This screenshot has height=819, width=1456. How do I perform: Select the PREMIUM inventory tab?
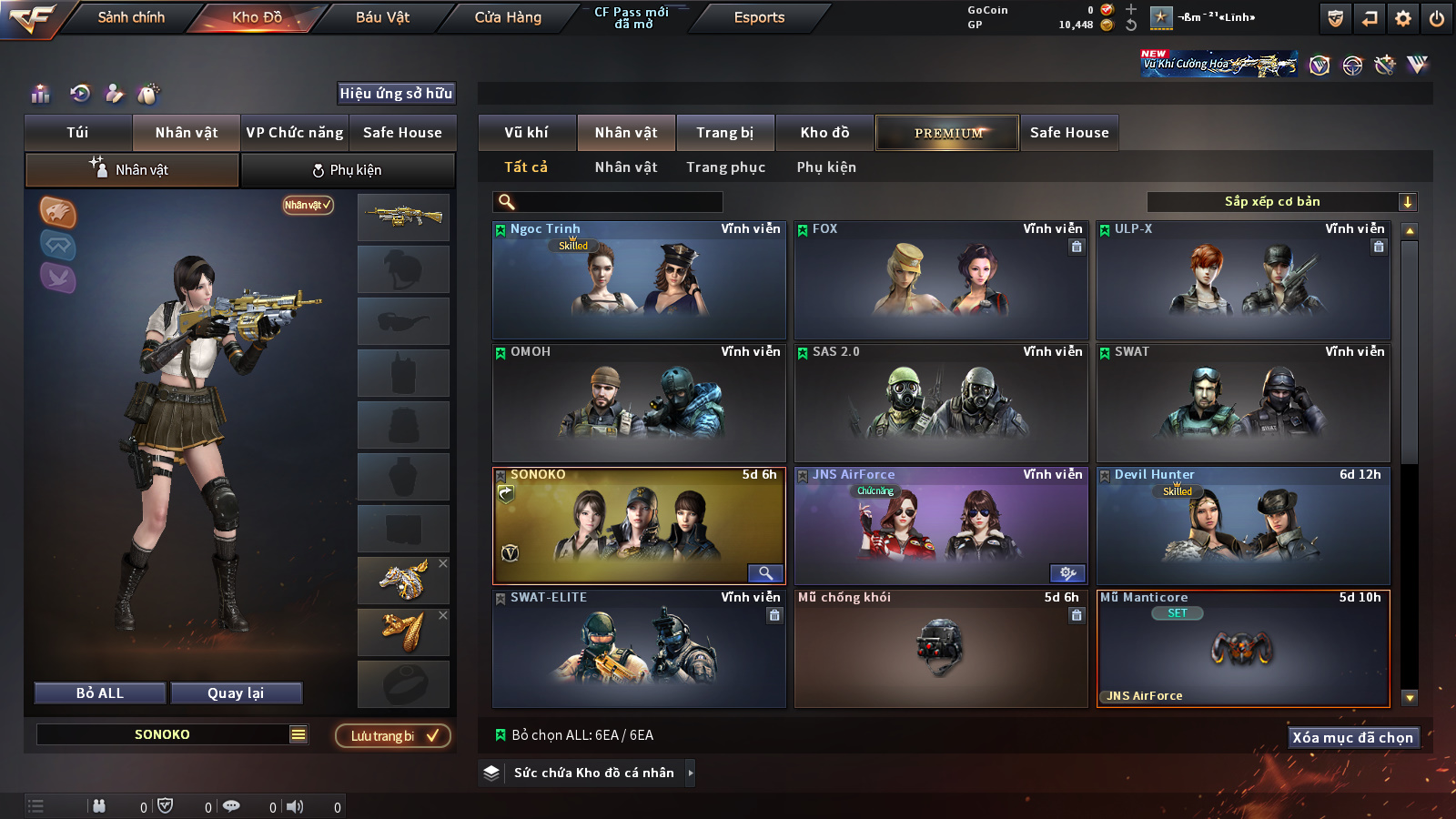[947, 133]
